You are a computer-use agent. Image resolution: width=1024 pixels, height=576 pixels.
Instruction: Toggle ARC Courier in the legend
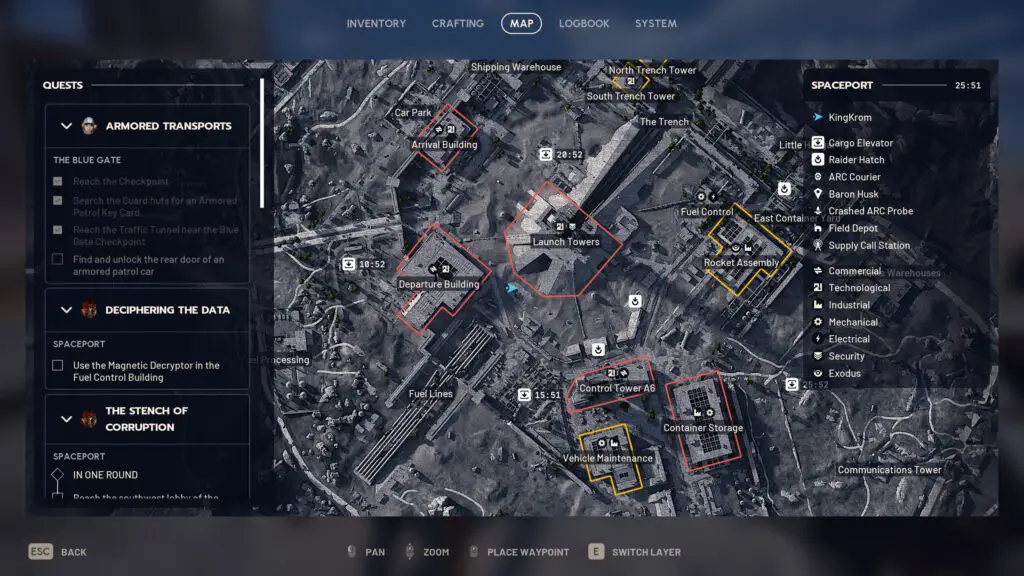click(854, 177)
